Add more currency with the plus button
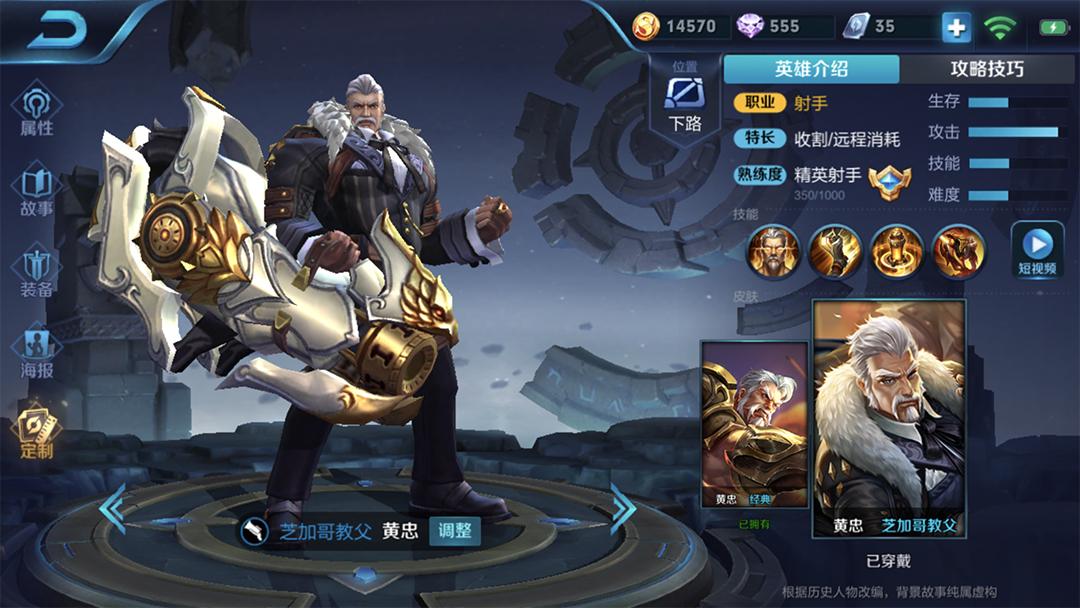The width and height of the screenshot is (1080, 608). pyautogui.click(x=956, y=27)
